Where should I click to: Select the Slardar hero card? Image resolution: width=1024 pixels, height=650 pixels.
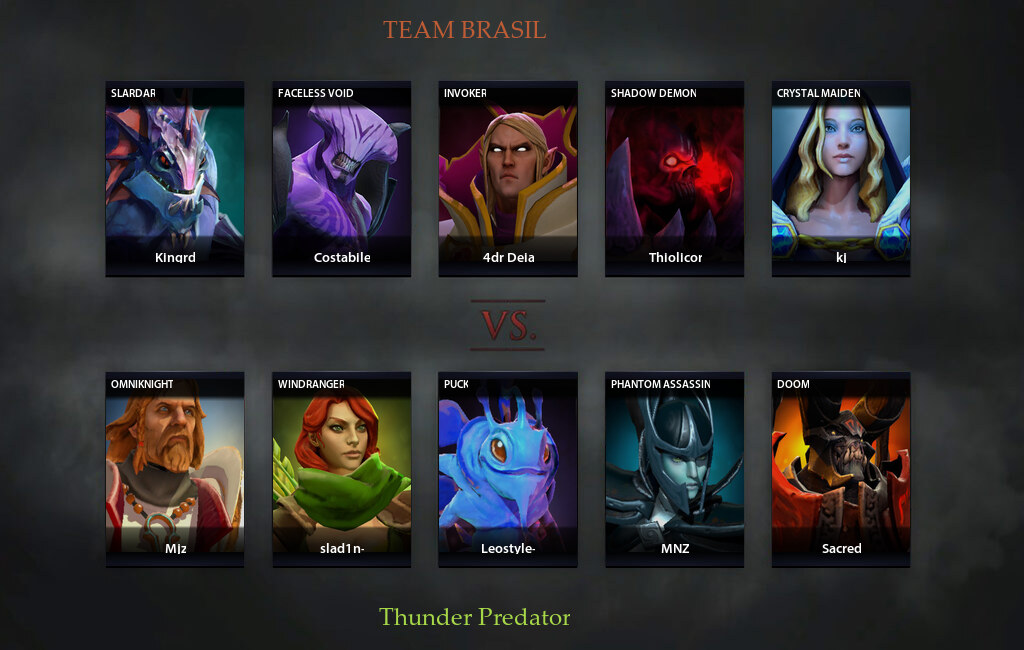(x=175, y=179)
